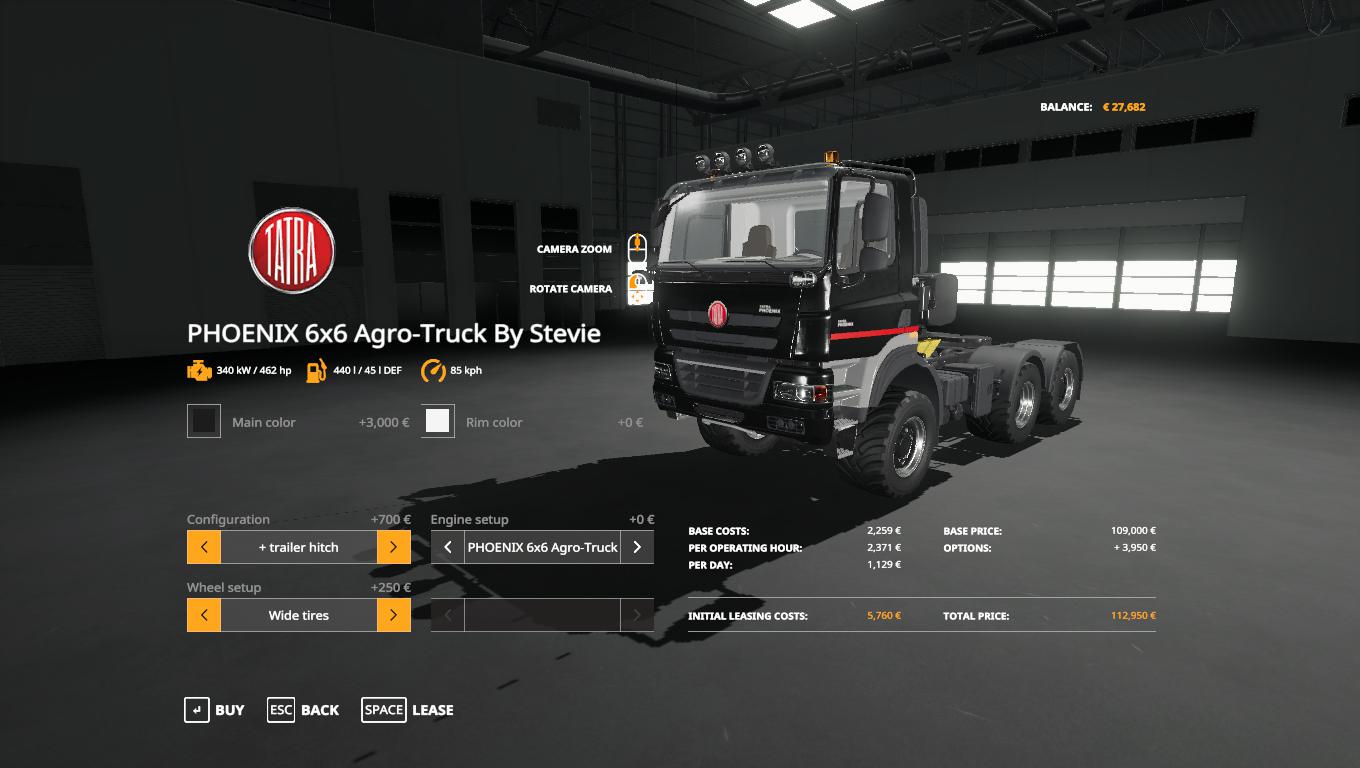Go back from the shop screen

303,710
